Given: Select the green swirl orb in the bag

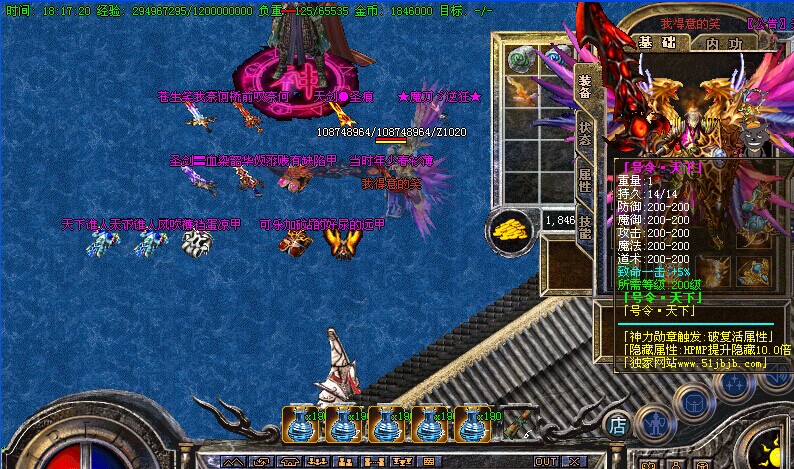Looking at the screenshot, I should coord(520,60).
